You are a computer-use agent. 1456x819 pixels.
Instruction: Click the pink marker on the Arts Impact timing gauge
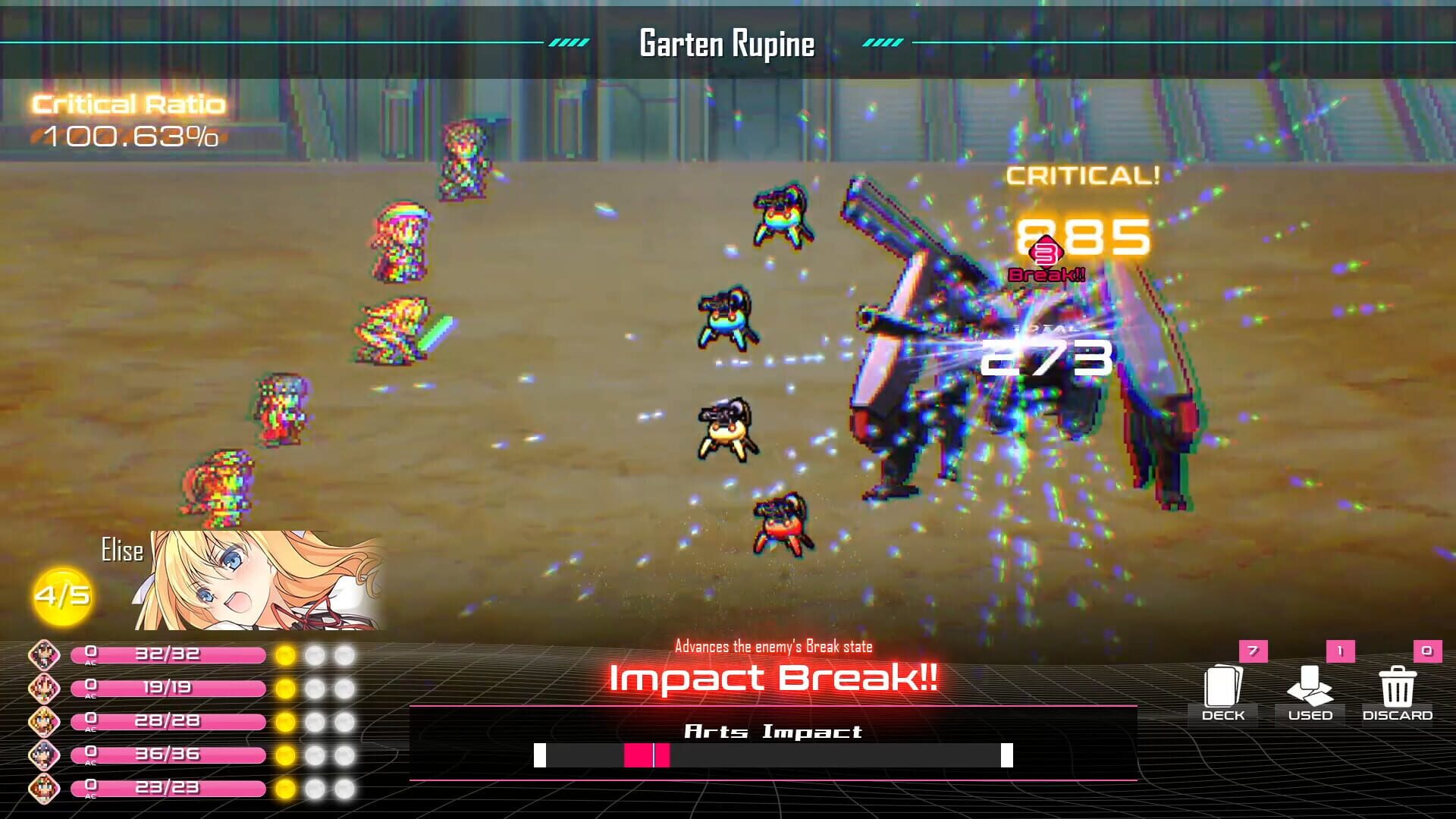[646, 755]
